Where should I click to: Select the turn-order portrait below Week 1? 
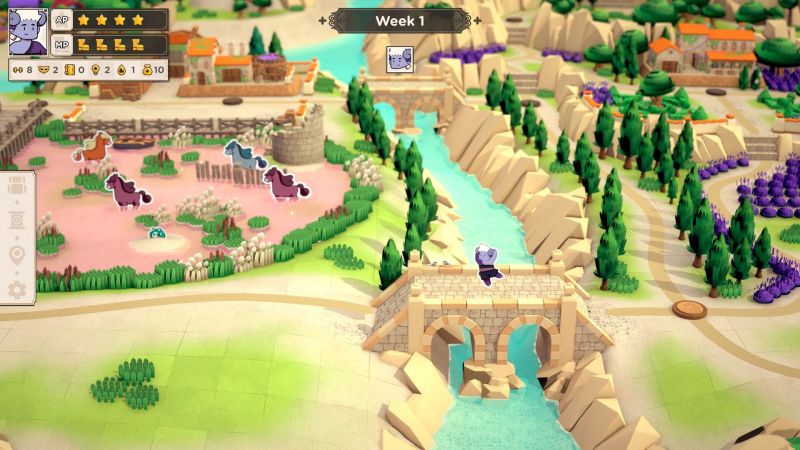[400, 59]
